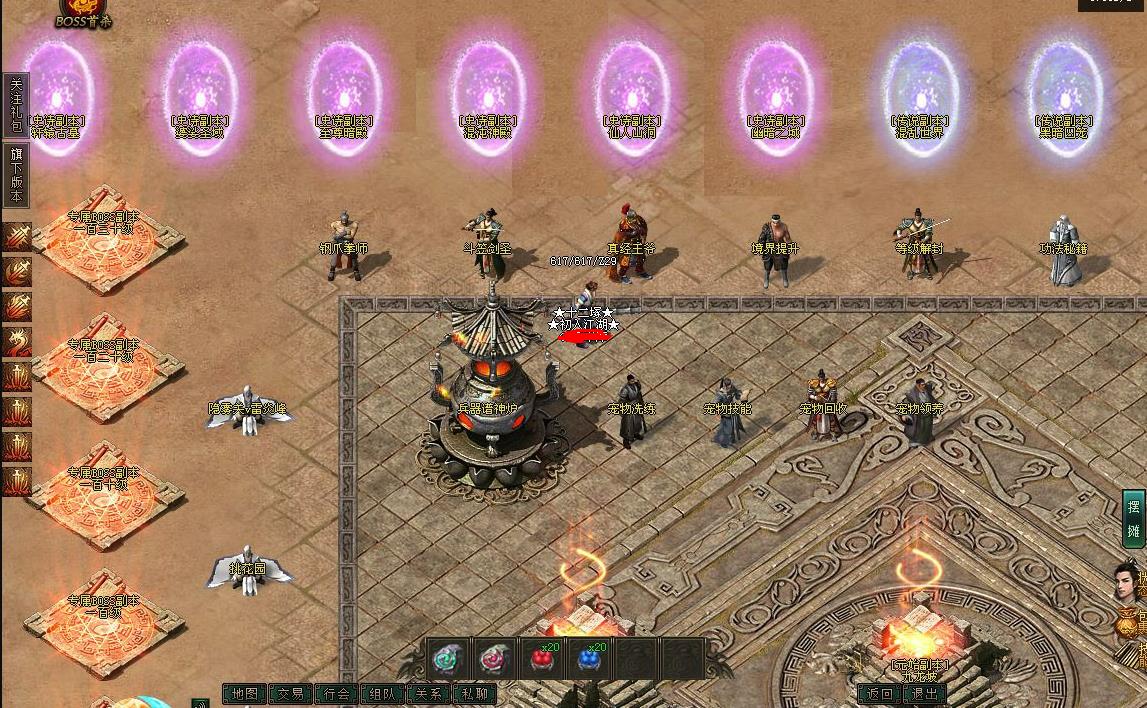Click the 返回 return button
Image resolution: width=1147 pixels, height=708 pixels.
click(880, 694)
